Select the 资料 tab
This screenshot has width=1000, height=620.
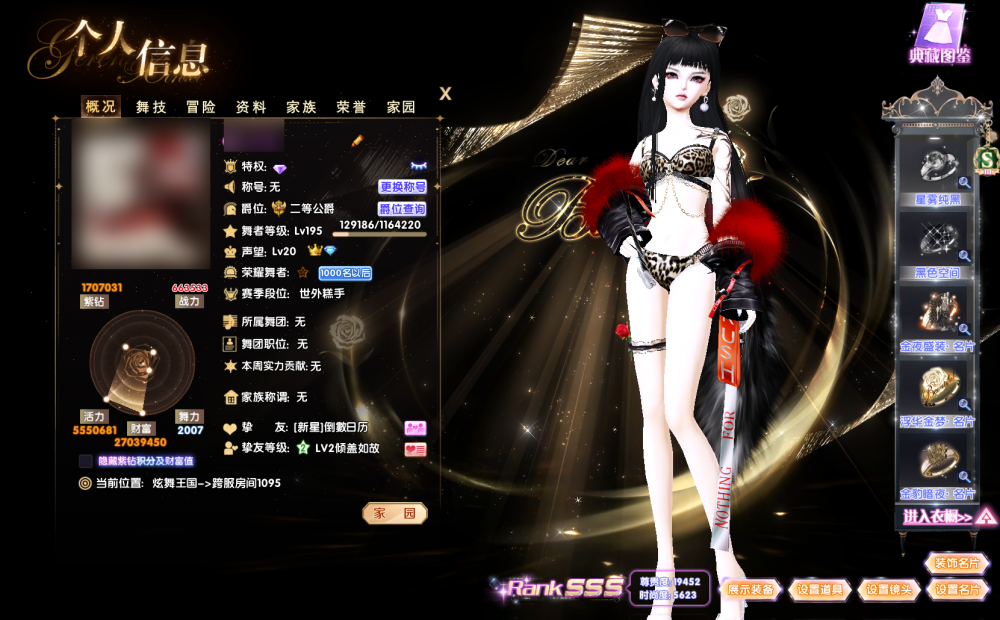251,107
